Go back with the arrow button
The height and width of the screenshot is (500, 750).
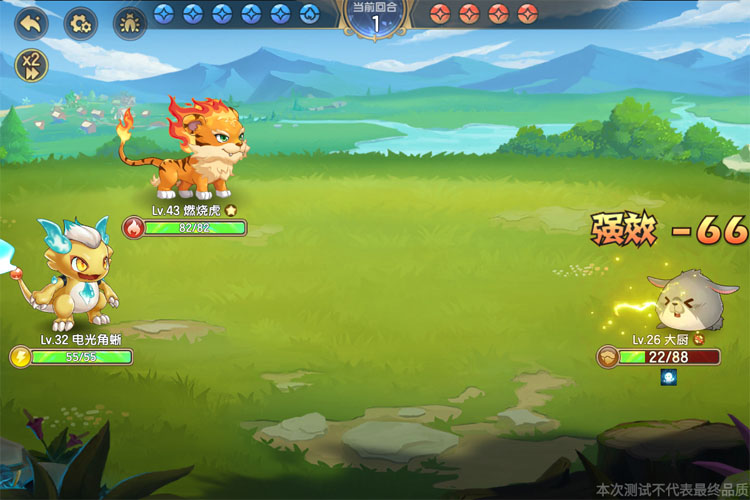tap(31, 21)
